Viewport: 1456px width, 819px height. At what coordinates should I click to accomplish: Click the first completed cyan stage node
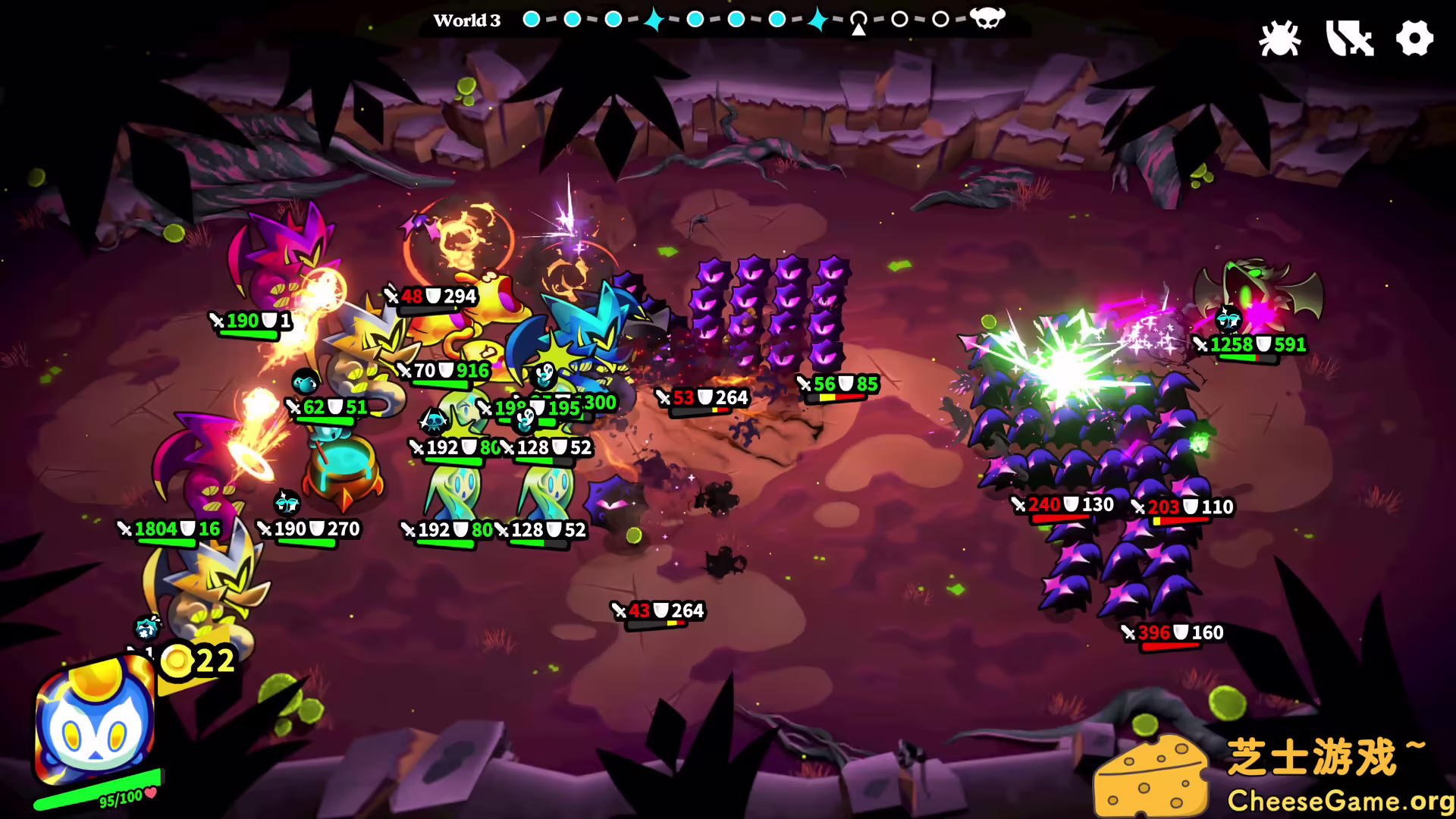click(531, 19)
